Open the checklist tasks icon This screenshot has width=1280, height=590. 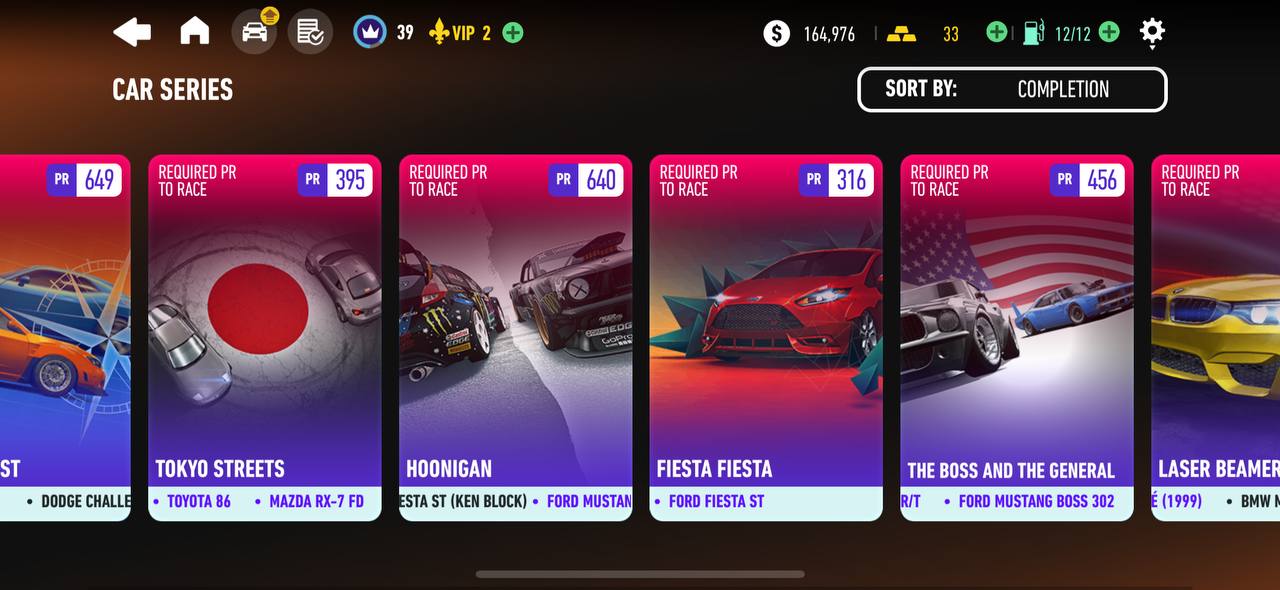pyautogui.click(x=310, y=32)
